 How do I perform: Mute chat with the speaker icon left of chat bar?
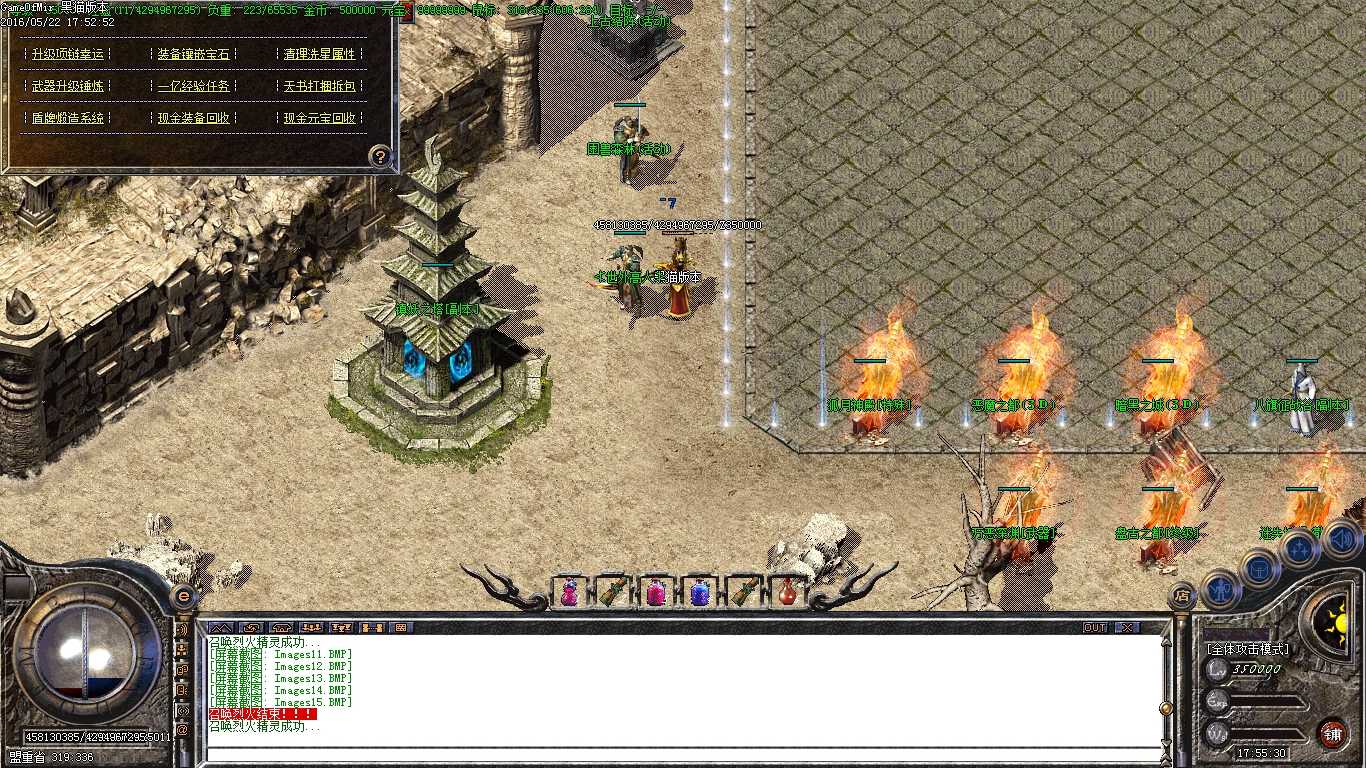click(x=182, y=630)
